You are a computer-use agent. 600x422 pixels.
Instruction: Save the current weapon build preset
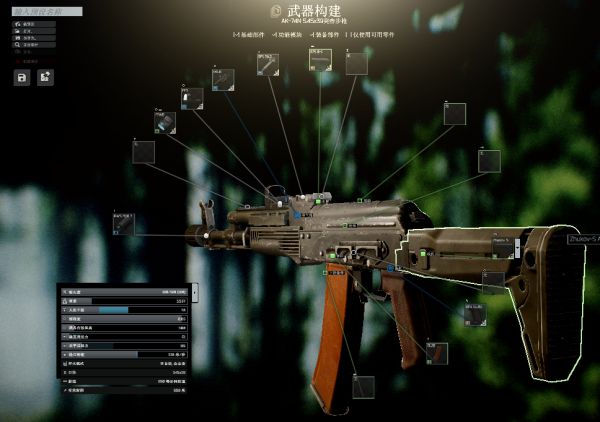(x=21, y=77)
